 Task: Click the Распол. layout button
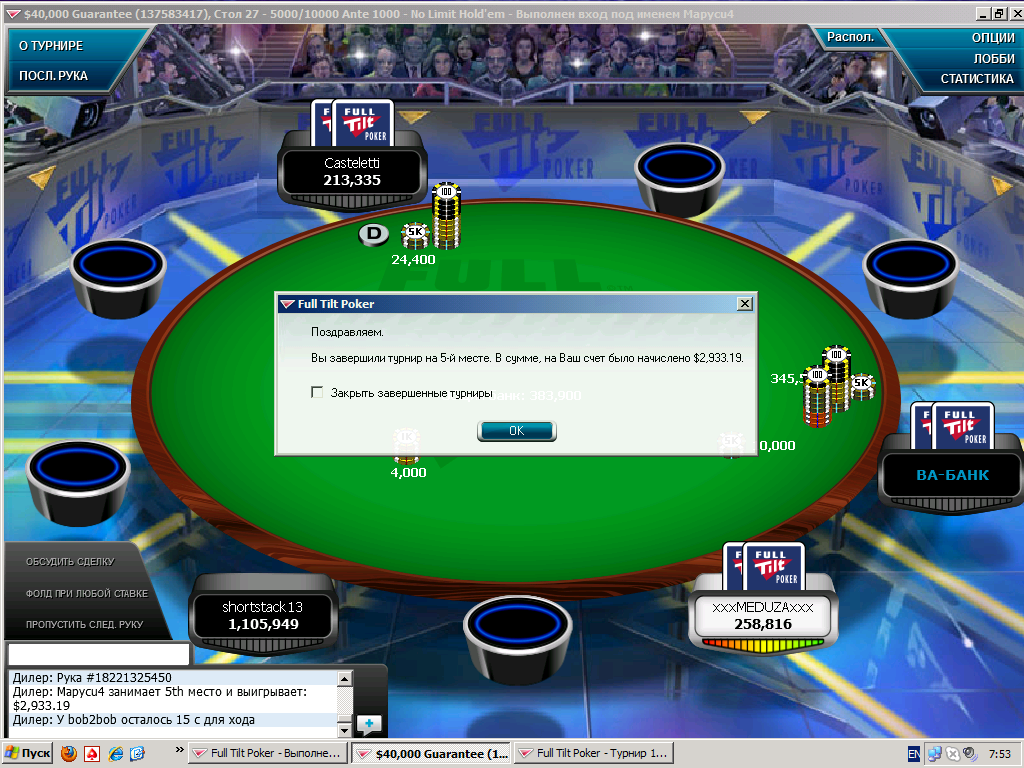(x=850, y=37)
